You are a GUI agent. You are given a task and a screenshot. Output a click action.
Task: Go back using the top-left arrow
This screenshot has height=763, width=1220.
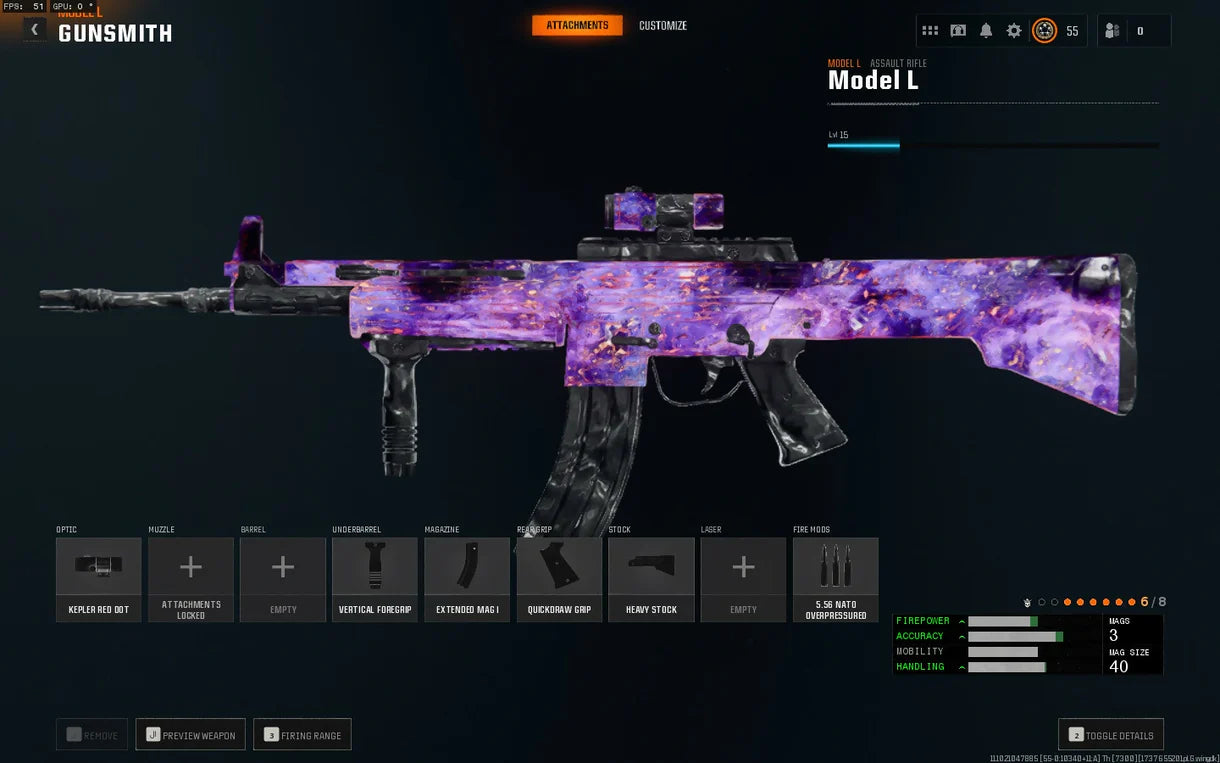coord(35,30)
